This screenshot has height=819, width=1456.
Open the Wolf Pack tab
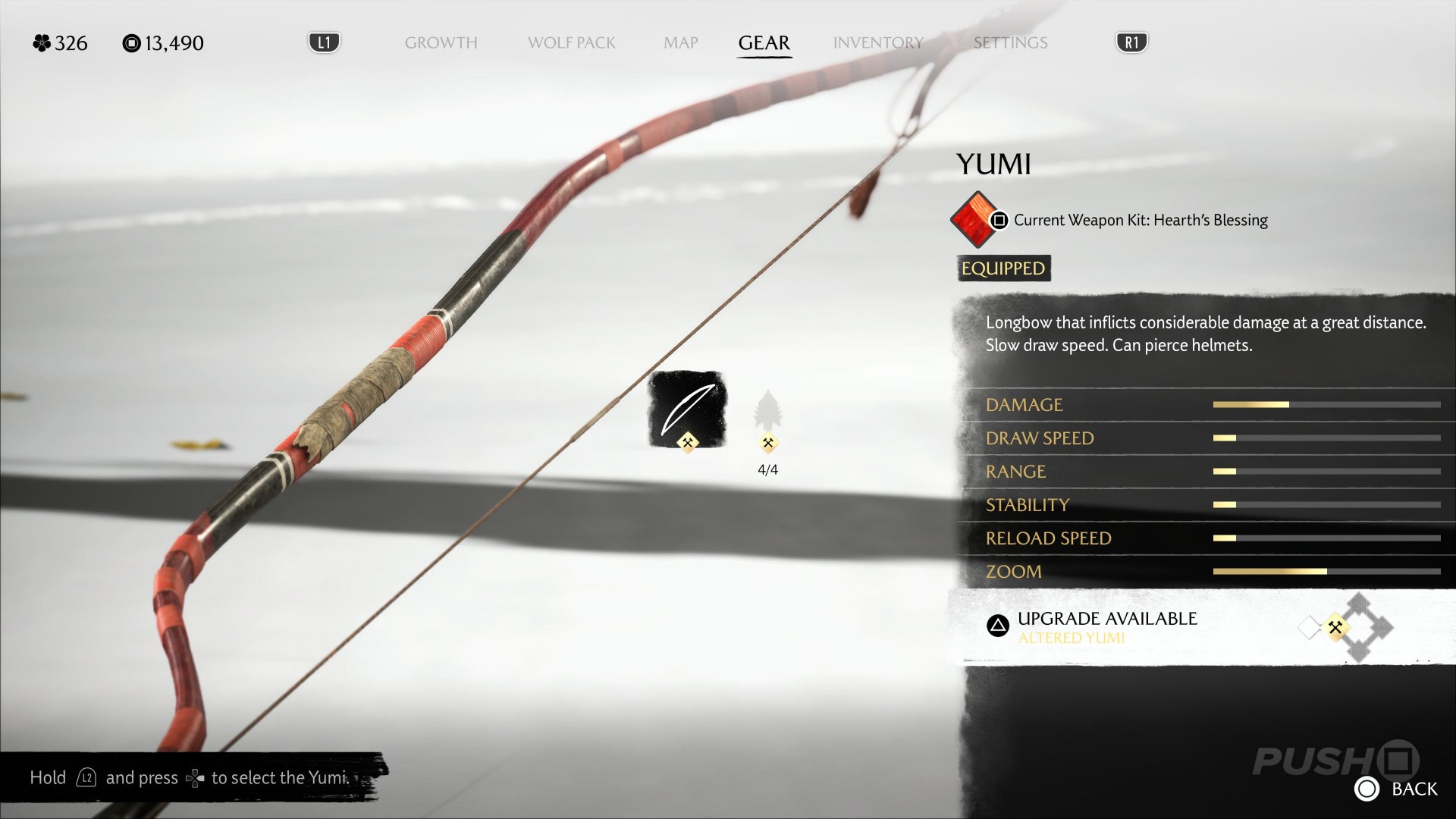pyautogui.click(x=571, y=43)
